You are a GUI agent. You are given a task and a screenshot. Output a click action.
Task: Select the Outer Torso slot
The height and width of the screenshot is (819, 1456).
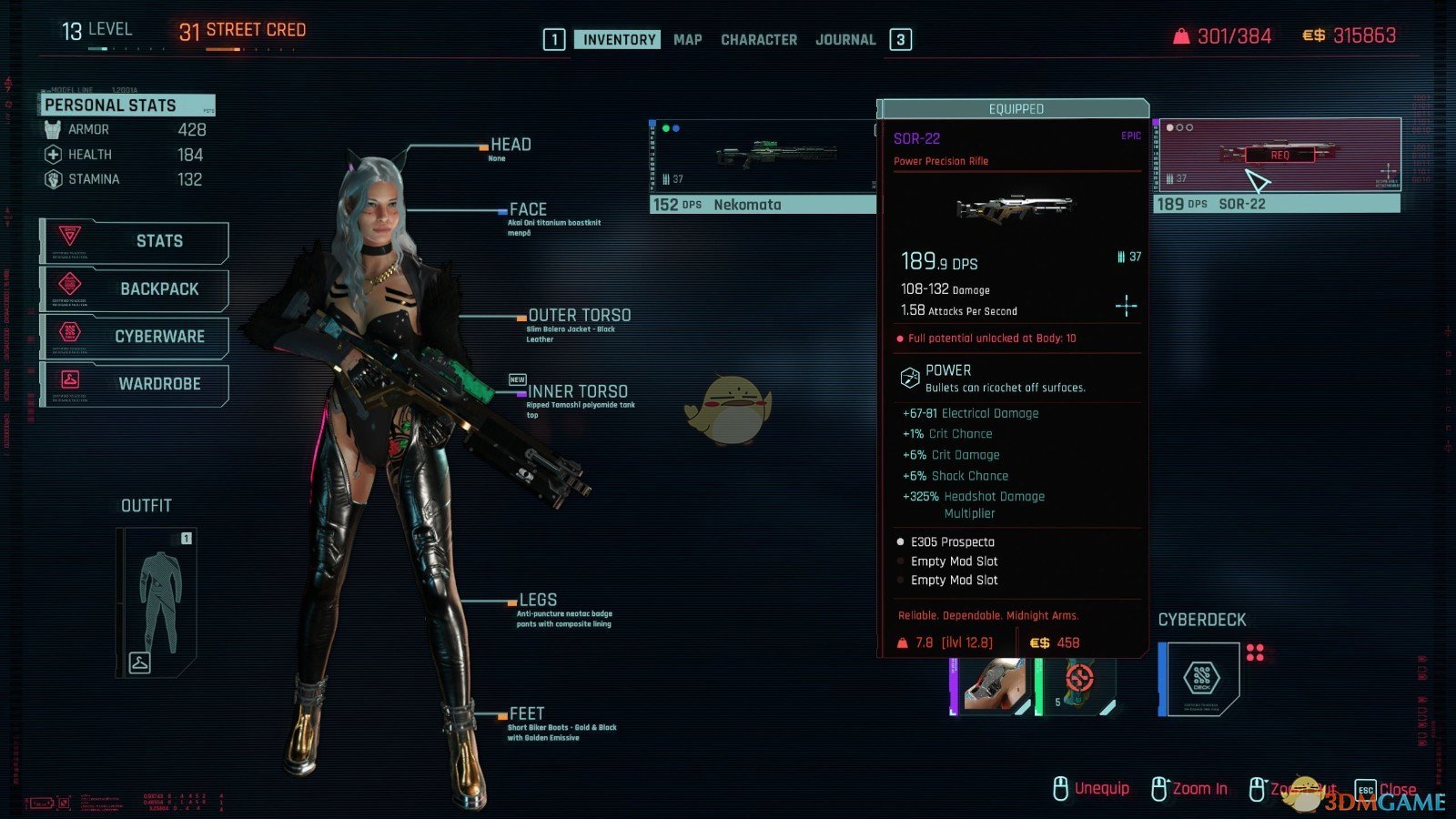(x=579, y=315)
